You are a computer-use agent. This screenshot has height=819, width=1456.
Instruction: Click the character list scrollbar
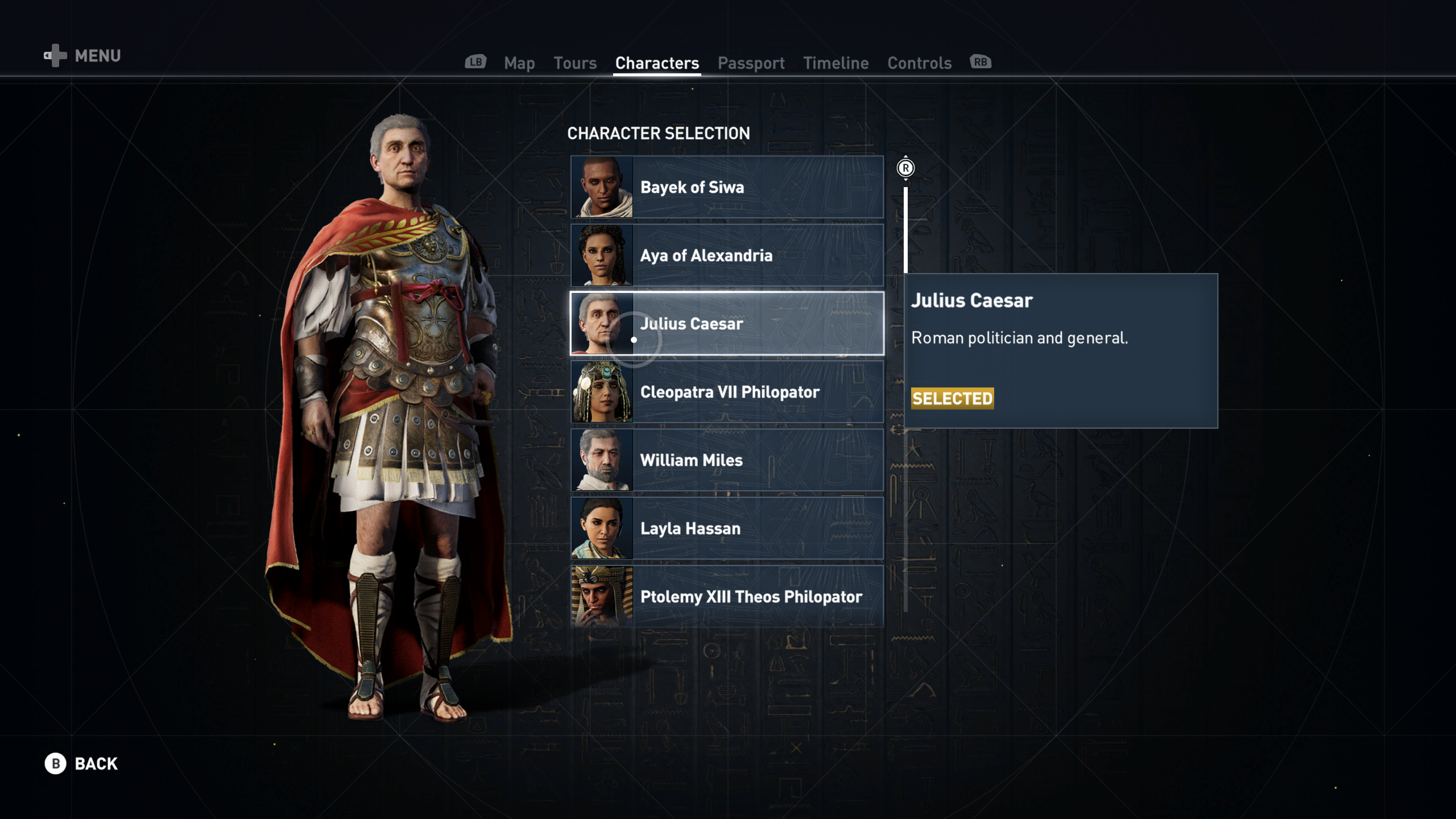click(x=905, y=398)
